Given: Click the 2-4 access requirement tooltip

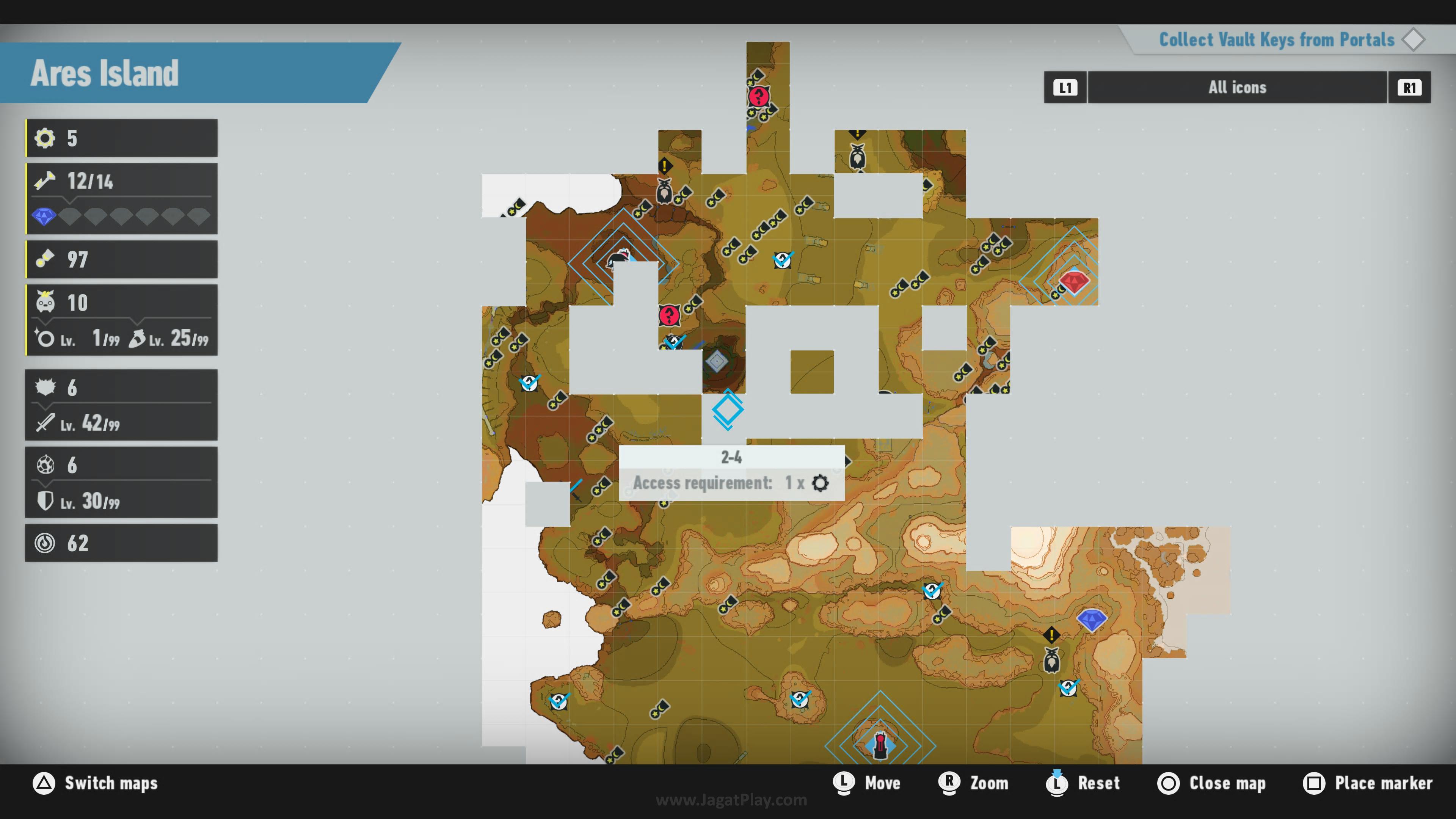Looking at the screenshot, I should (731, 472).
